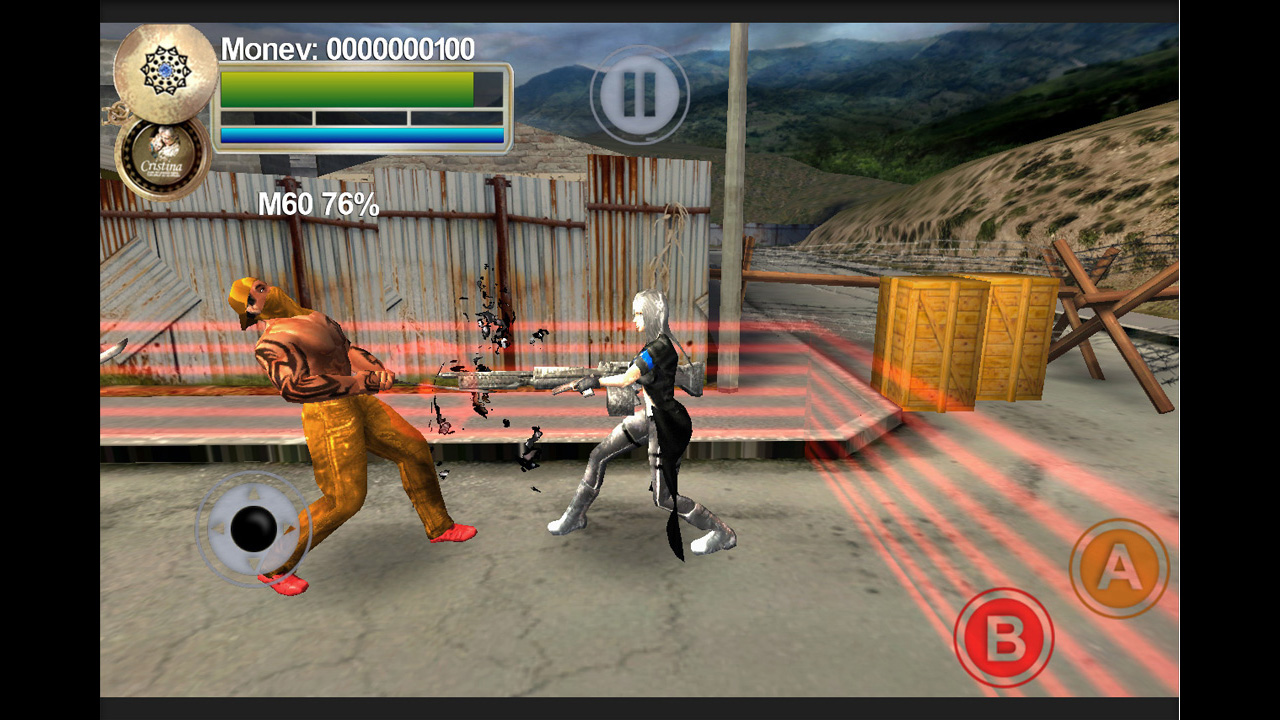This screenshot has height=720, width=1280.
Task: Click the virtual joystick thumb pad
Action: [253, 528]
